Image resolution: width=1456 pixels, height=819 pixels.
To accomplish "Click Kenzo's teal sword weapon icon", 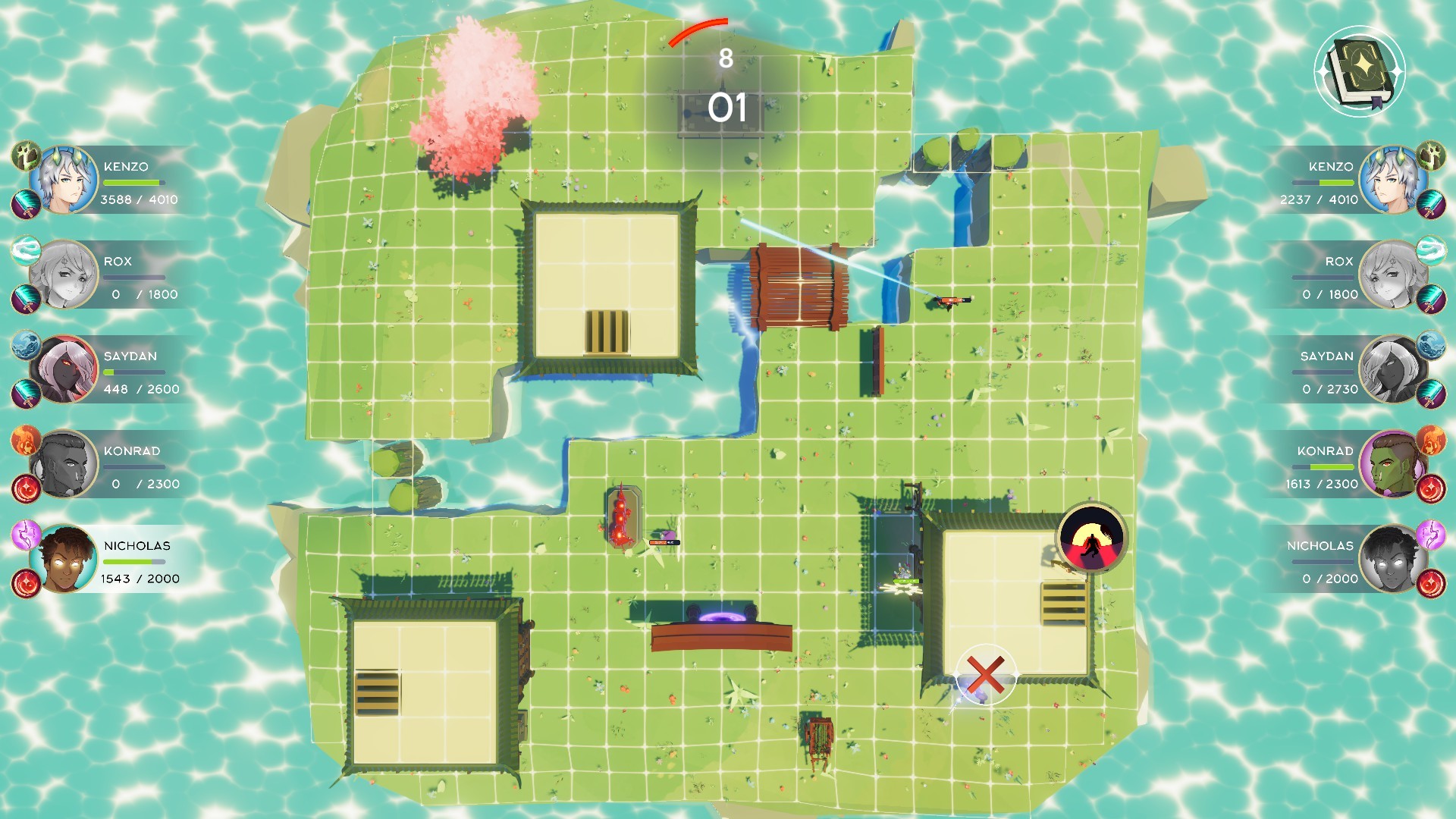I will 24,202.
